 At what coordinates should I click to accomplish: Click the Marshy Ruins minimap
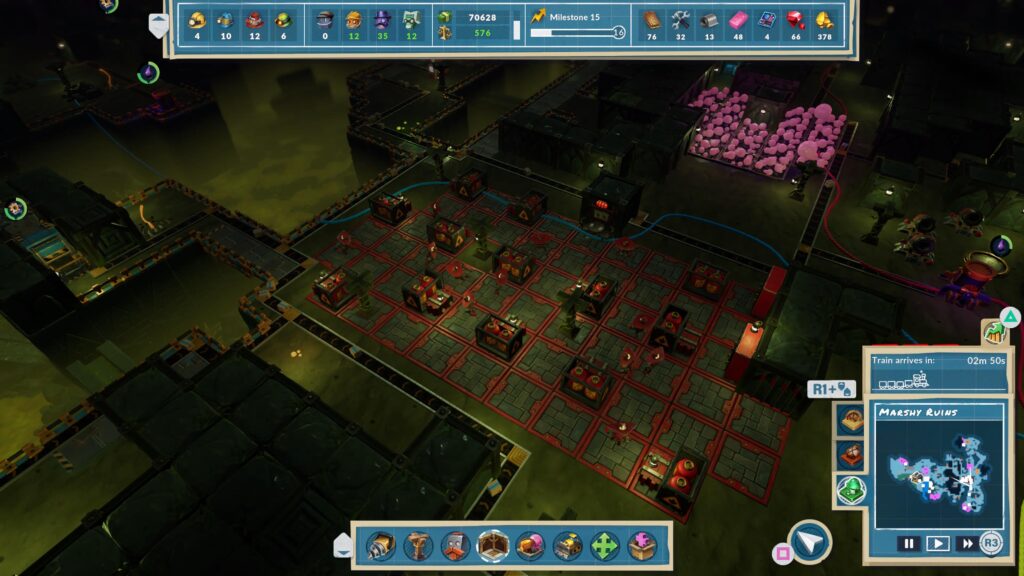(x=938, y=477)
